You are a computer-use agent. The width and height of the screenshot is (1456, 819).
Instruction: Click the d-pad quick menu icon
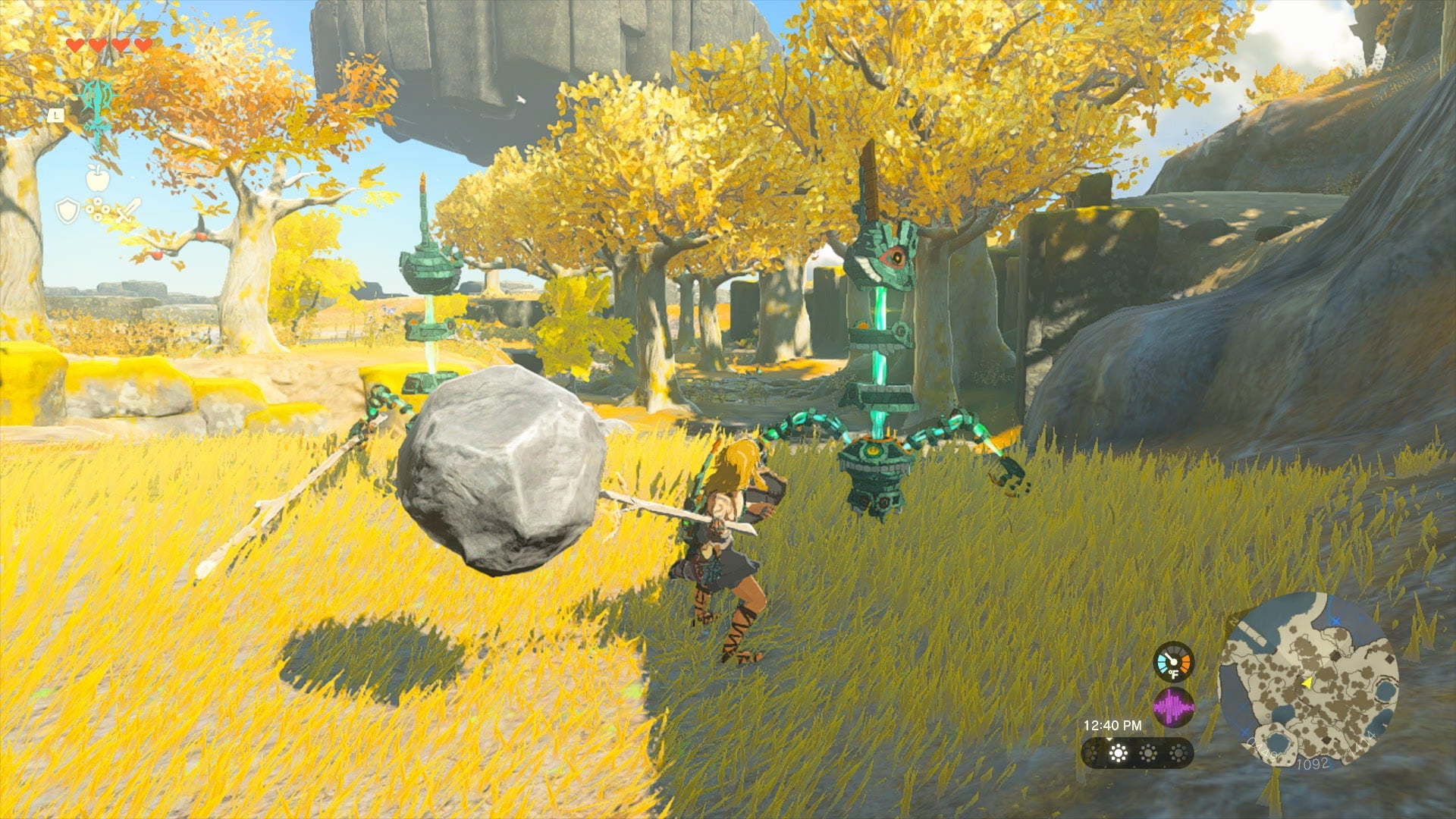click(98, 209)
